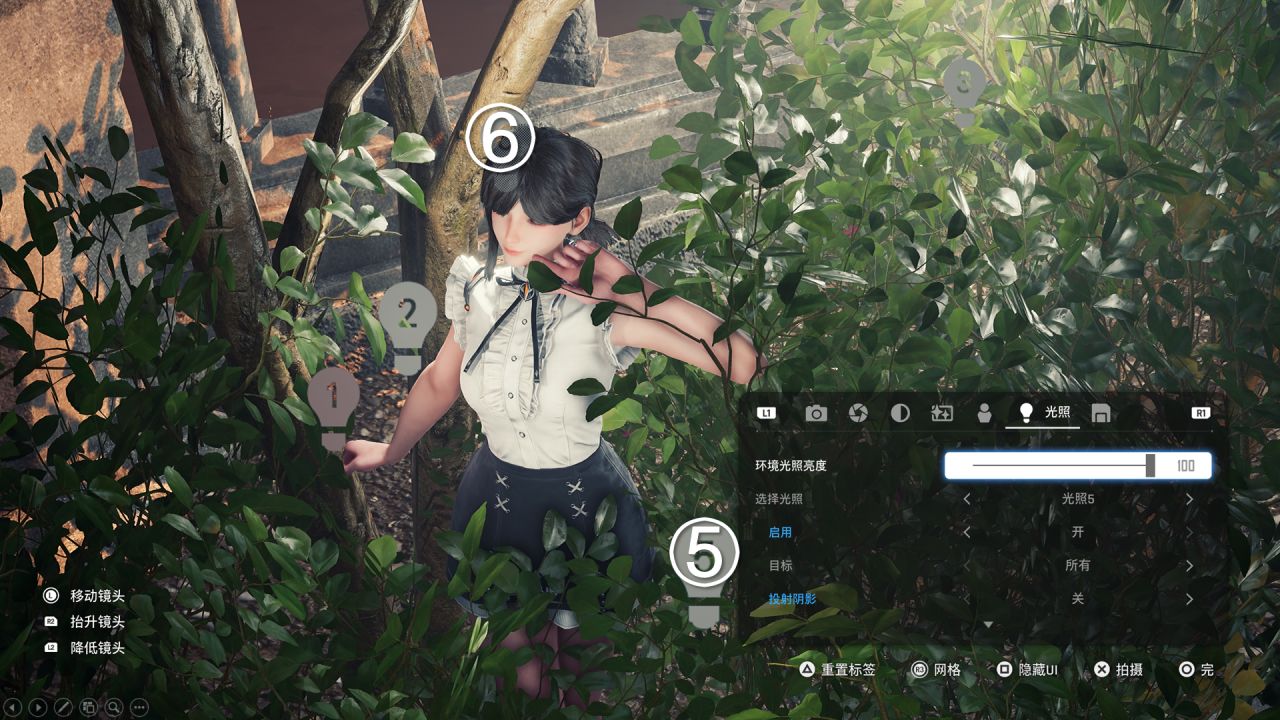Turn on 投射阴影 with right arrow

[x=1189, y=599]
